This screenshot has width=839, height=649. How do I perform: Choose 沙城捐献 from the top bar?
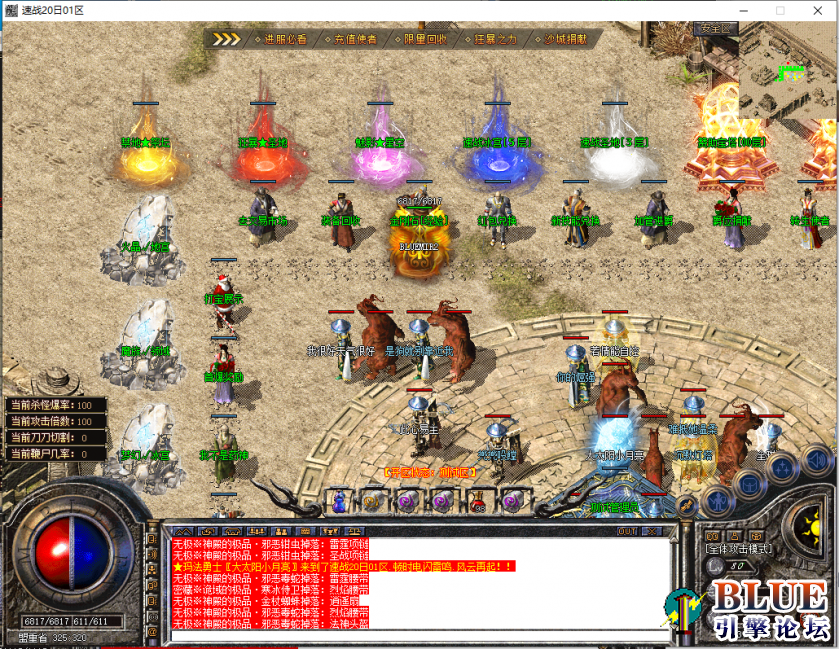(x=565, y=39)
